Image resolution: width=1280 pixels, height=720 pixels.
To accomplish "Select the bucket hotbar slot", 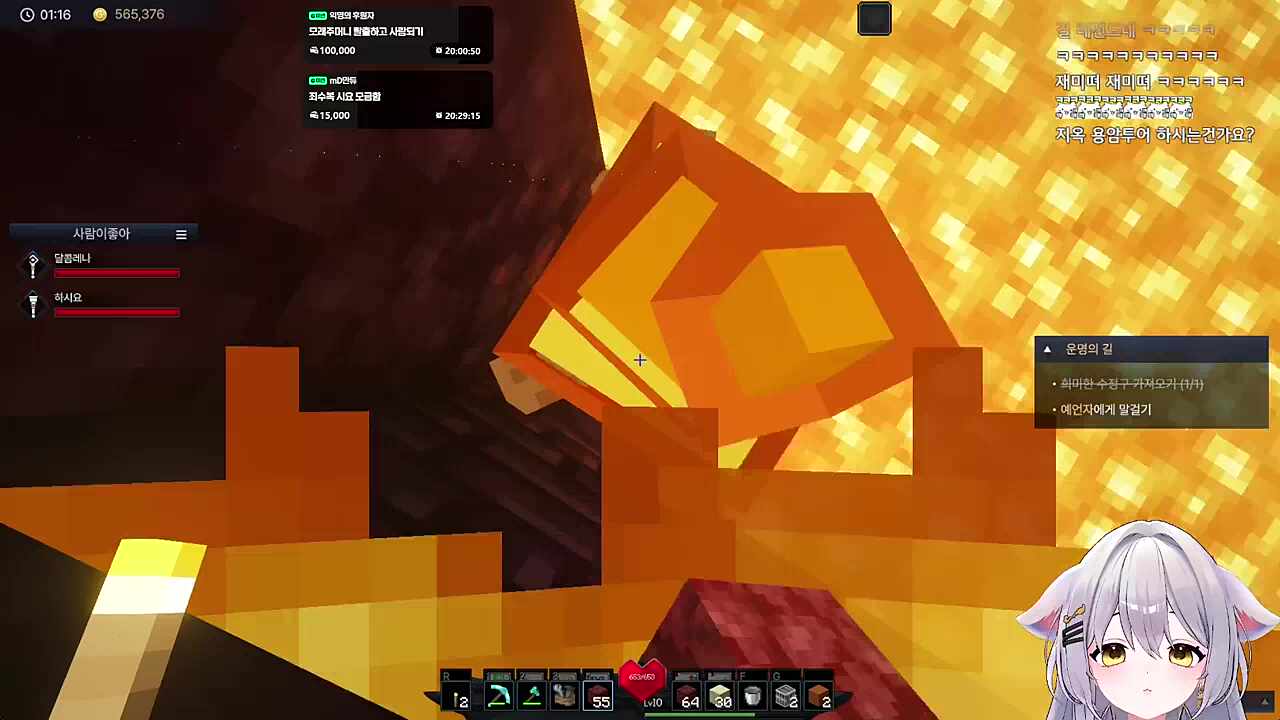I will (753, 697).
